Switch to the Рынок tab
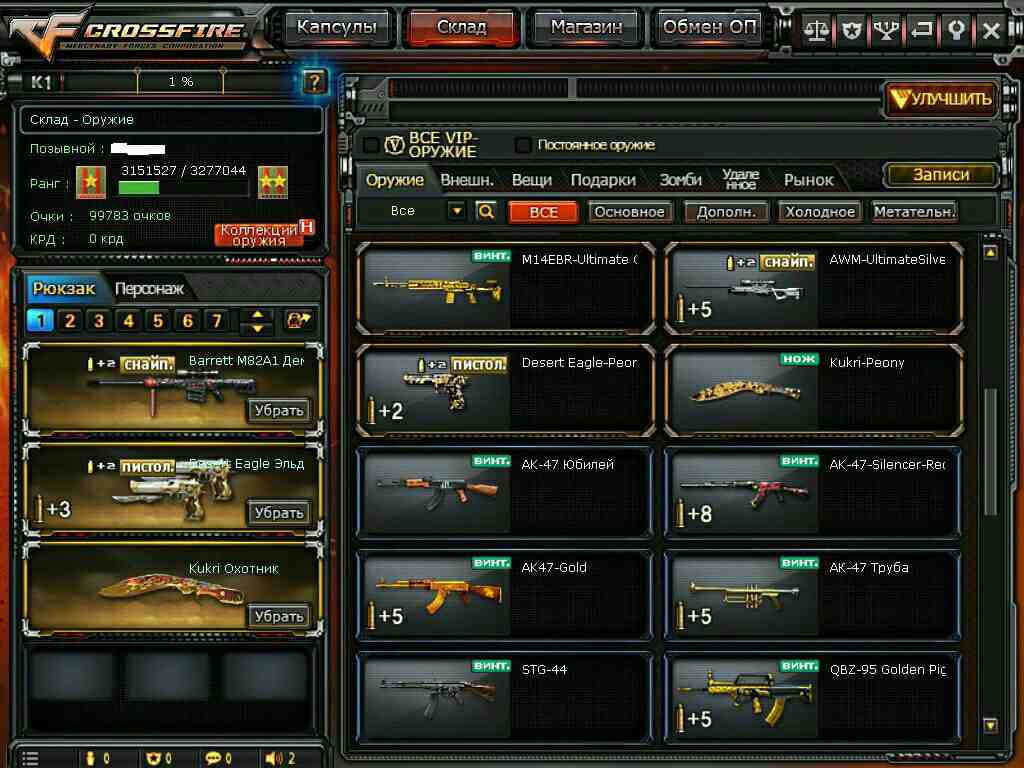1024x768 pixels. coord(808,180)
